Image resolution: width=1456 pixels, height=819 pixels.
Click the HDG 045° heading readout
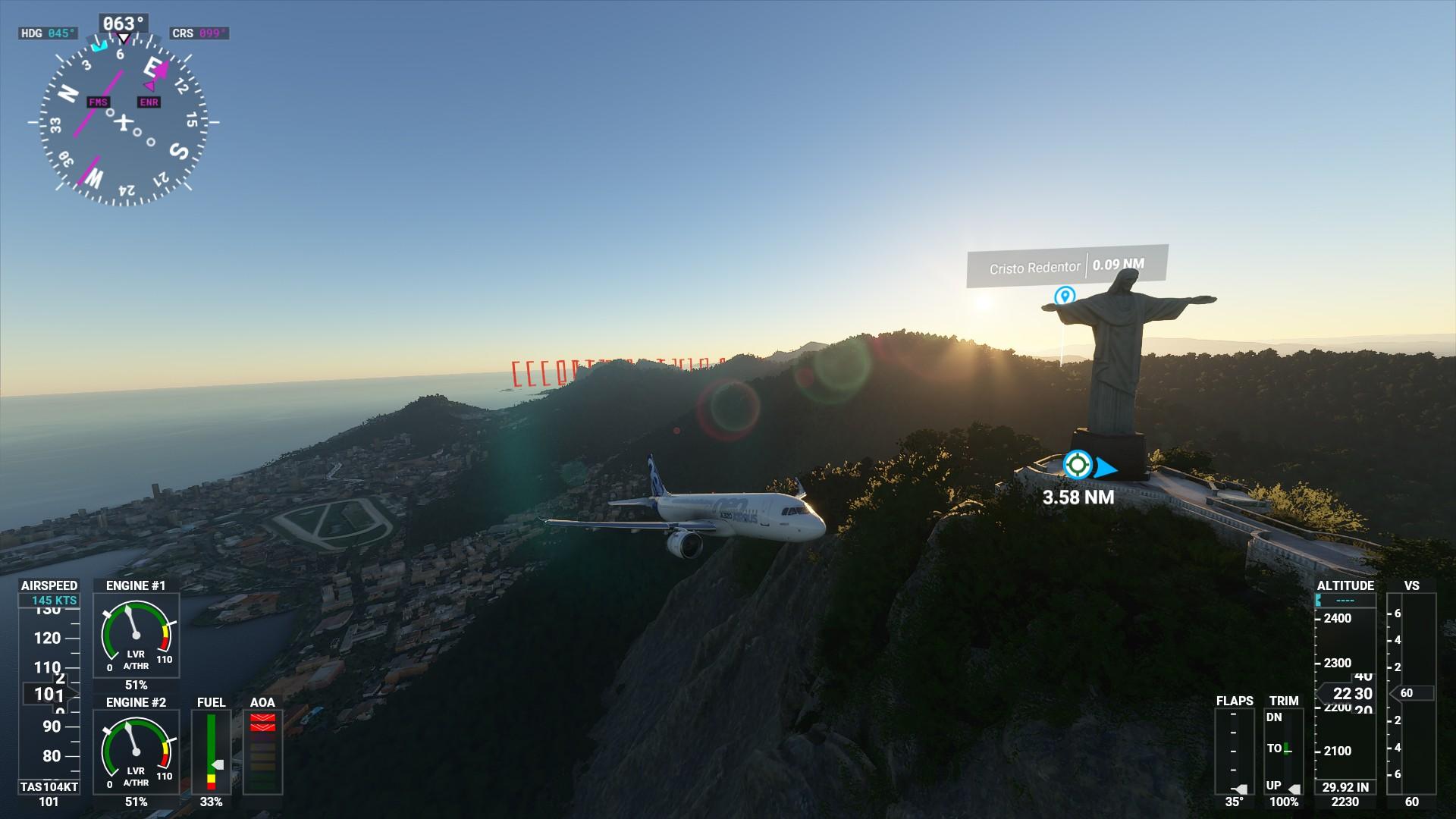tap(48, 34)
